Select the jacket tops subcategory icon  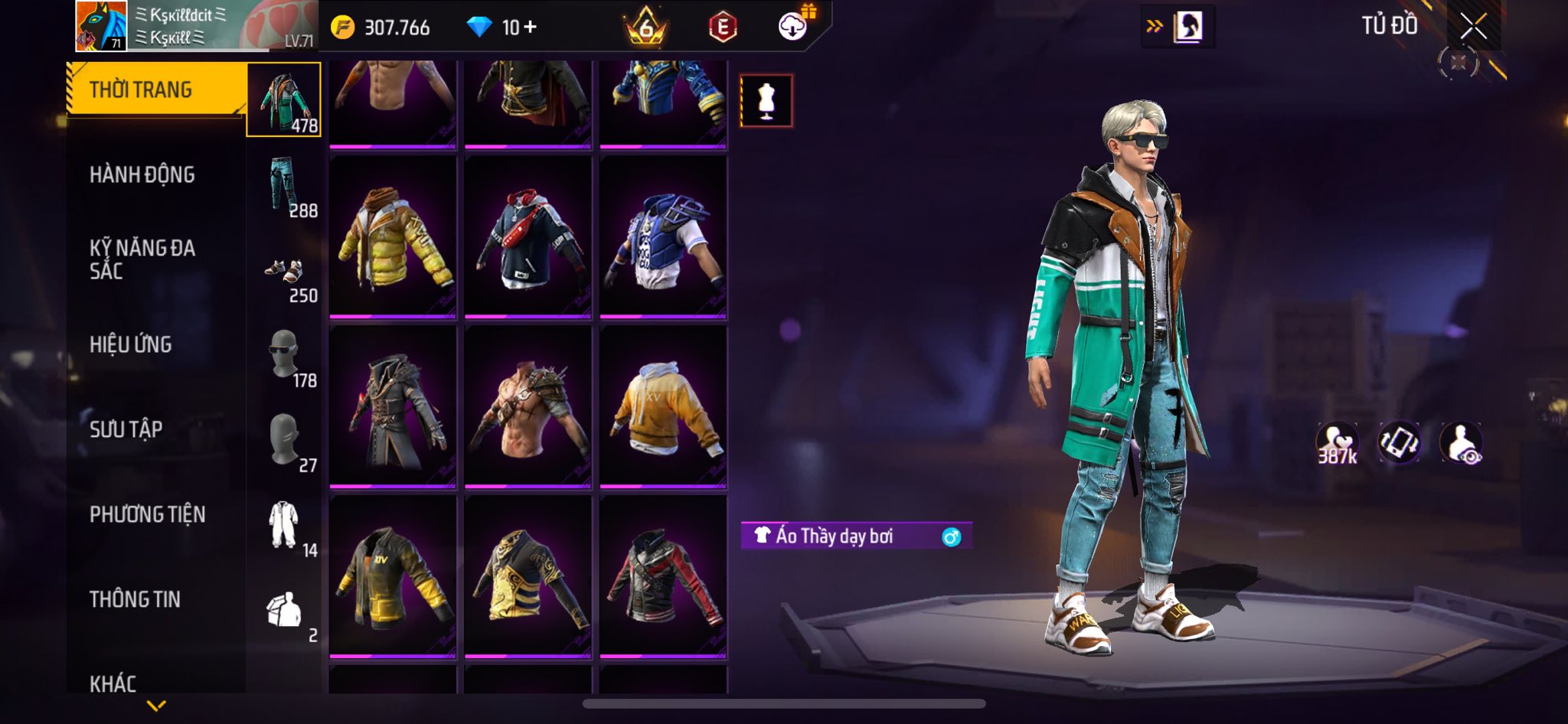284,100
